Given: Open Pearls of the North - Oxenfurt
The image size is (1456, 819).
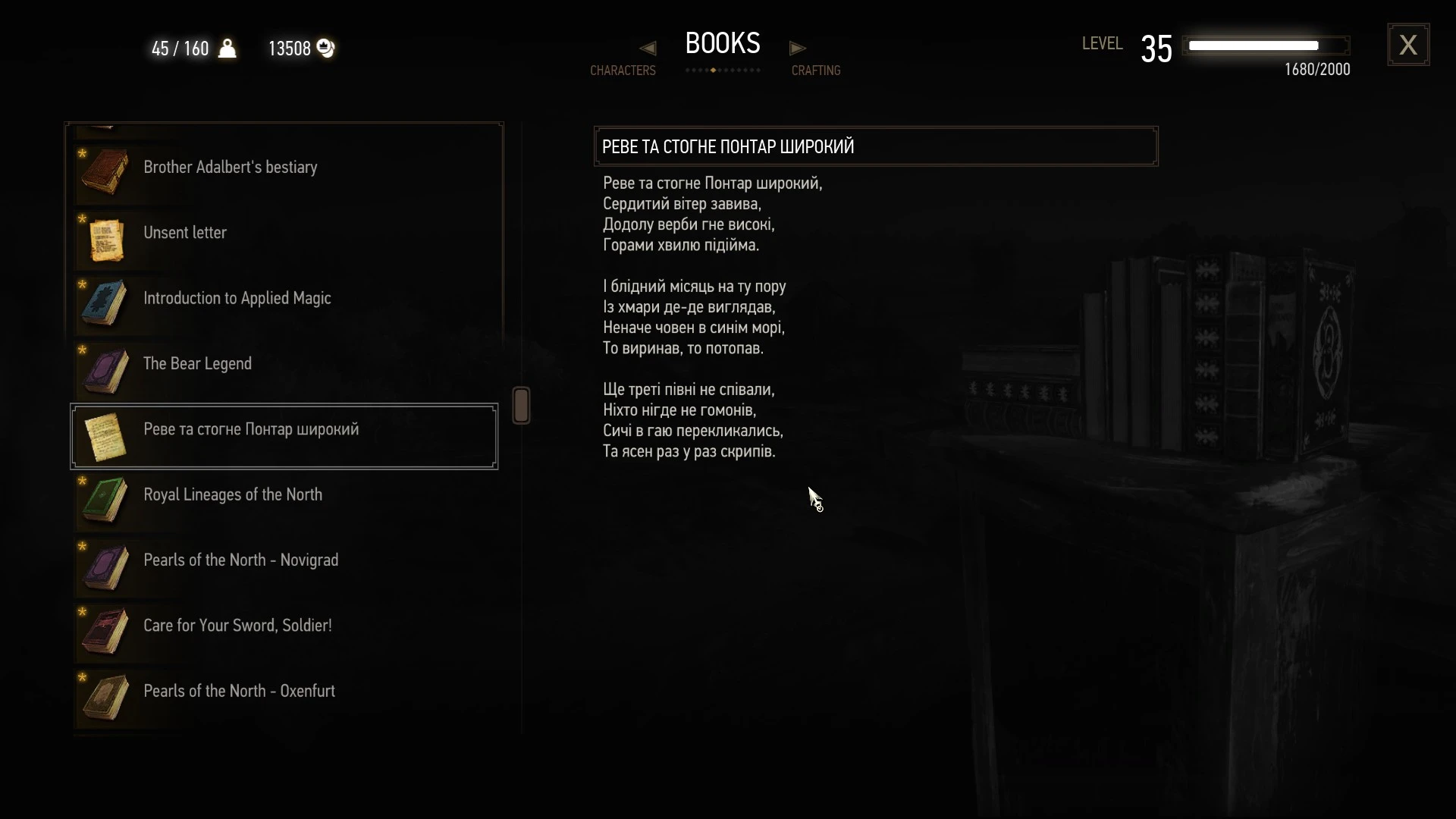Looking at the screenshot, I should (239, 692).
